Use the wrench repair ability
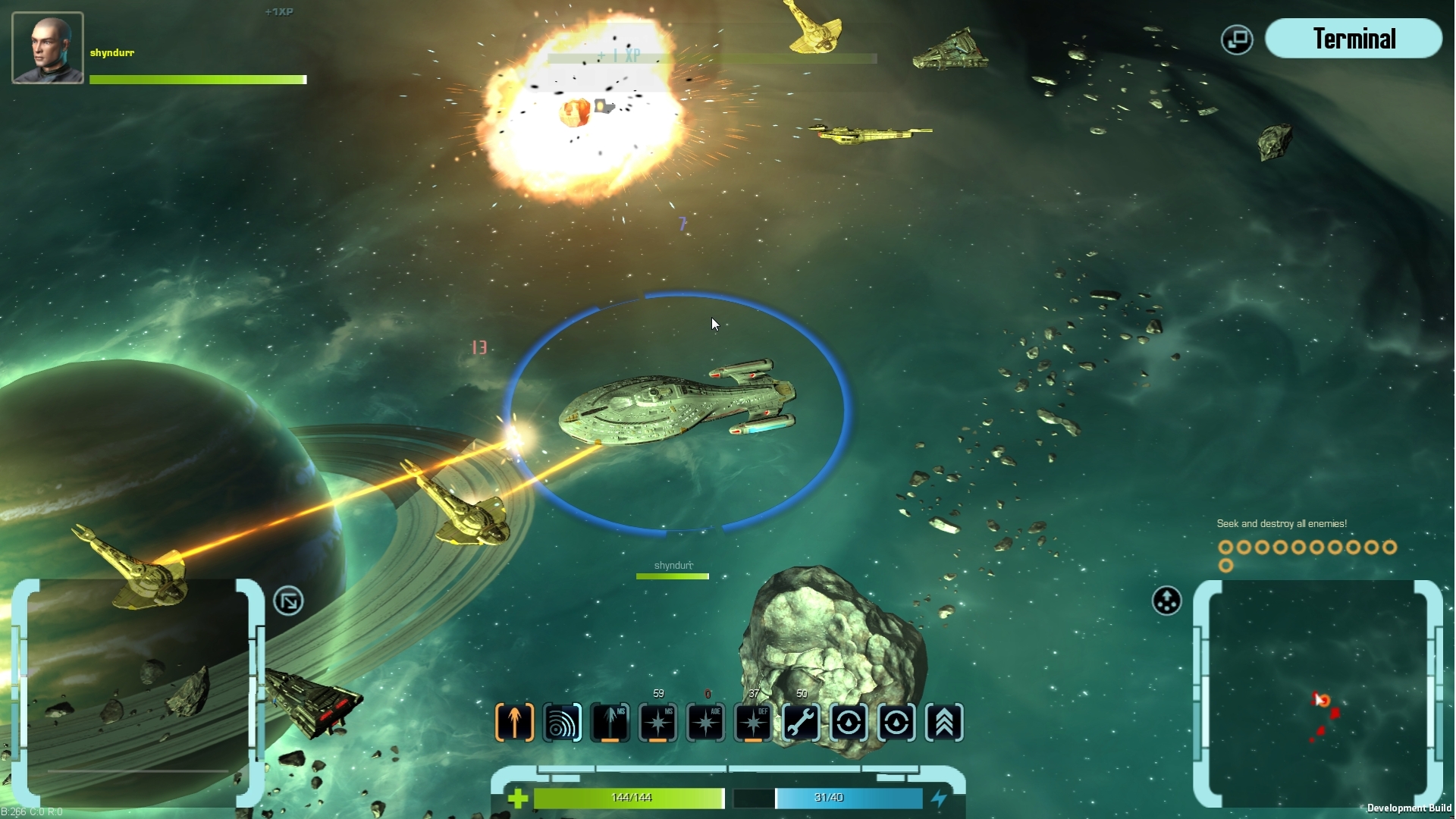Image resolution: width=1456 pixels, height=819 pixels. pos(801,722)
